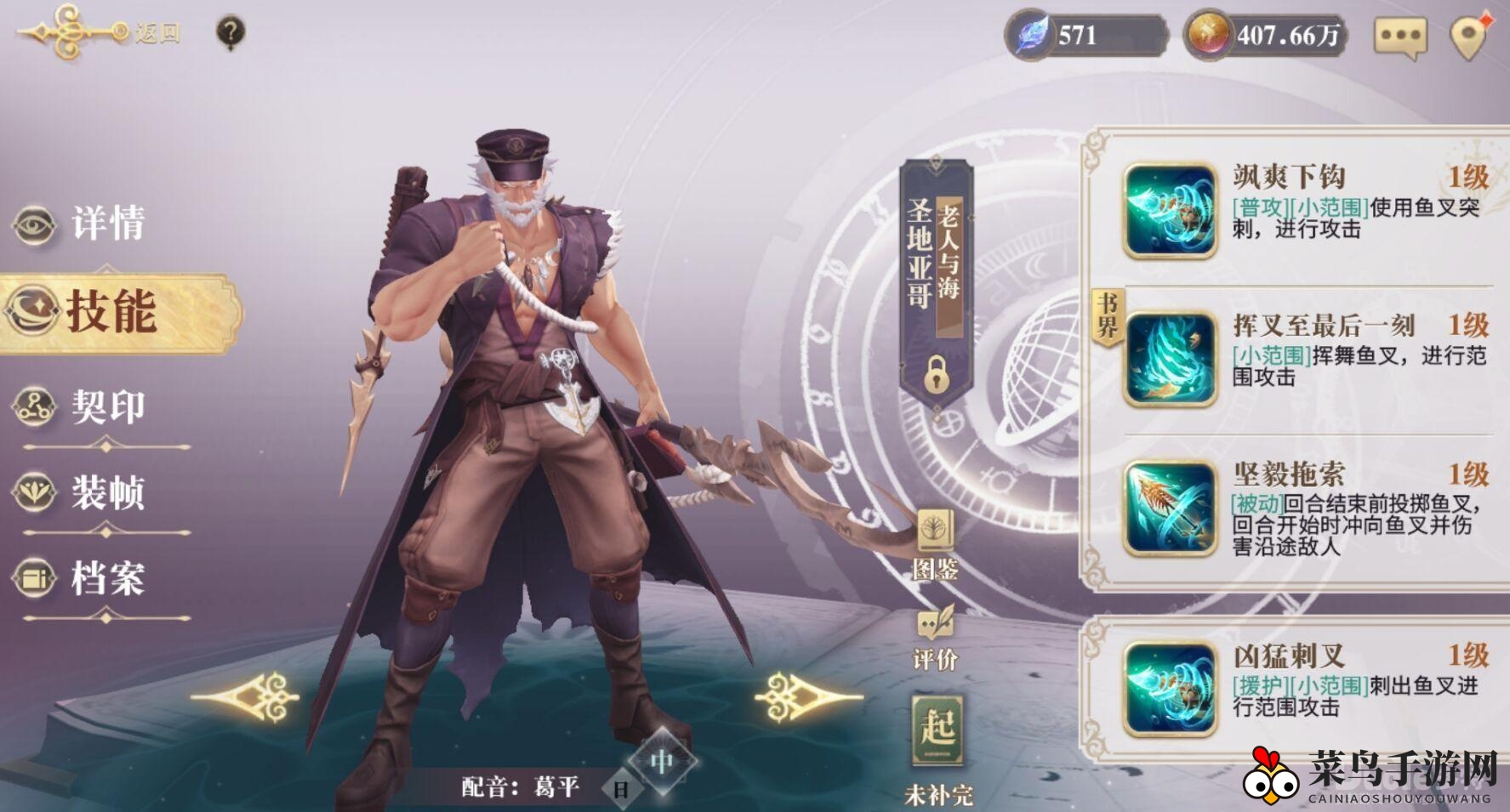Show the next character with right arrow
The image size is (1510, 812).
806,697
